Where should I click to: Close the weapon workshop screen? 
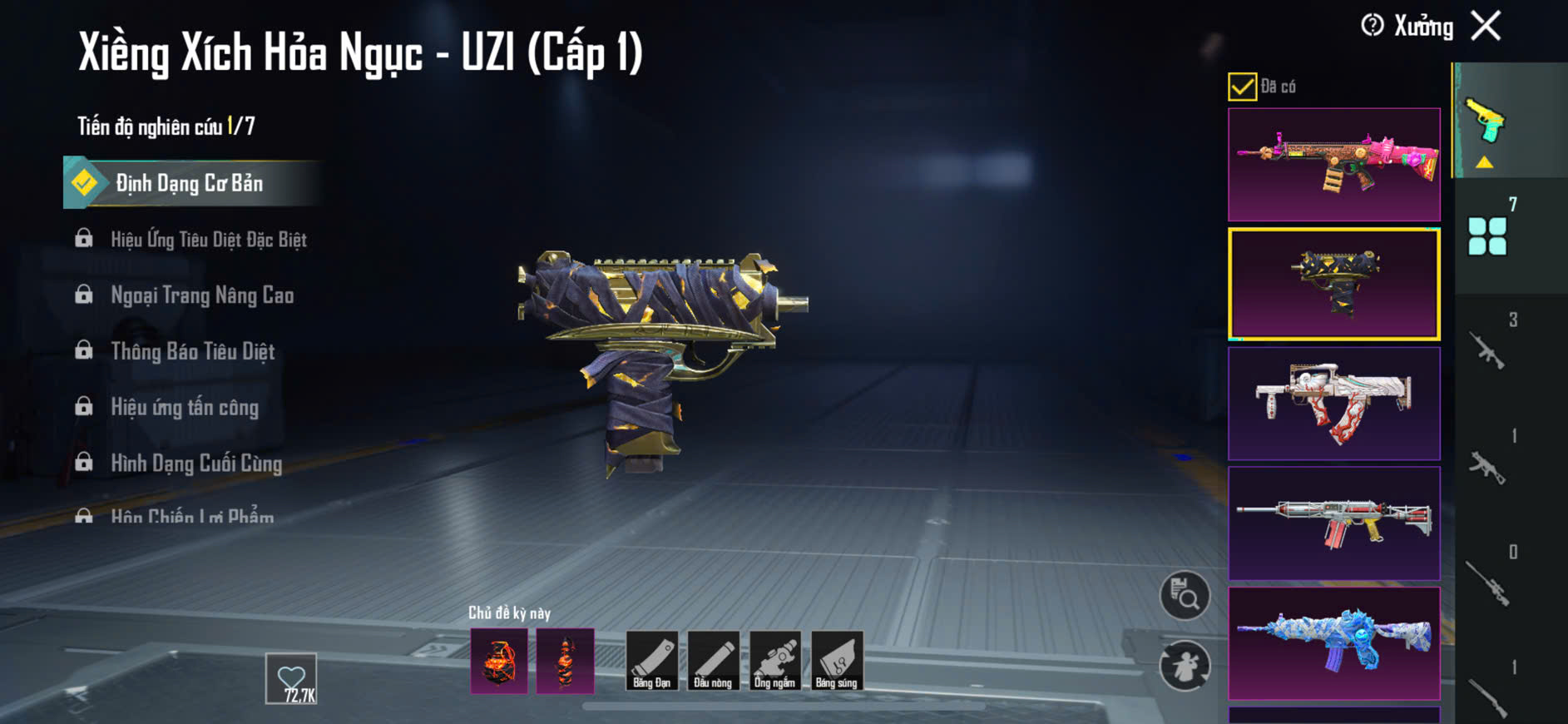(1486, 26)
